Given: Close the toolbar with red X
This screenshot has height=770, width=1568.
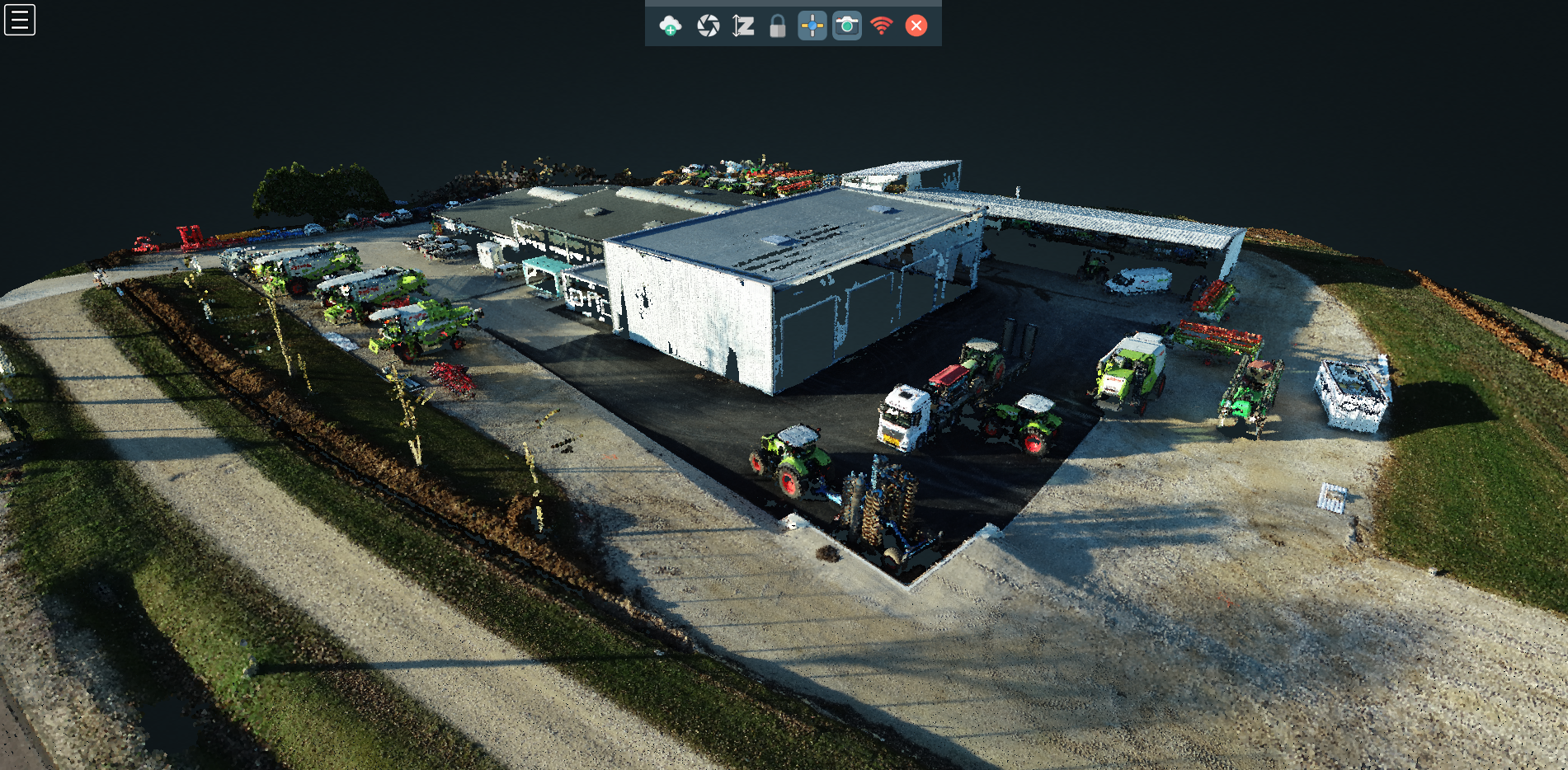Looking at the screenshot, I should point(916,26).
